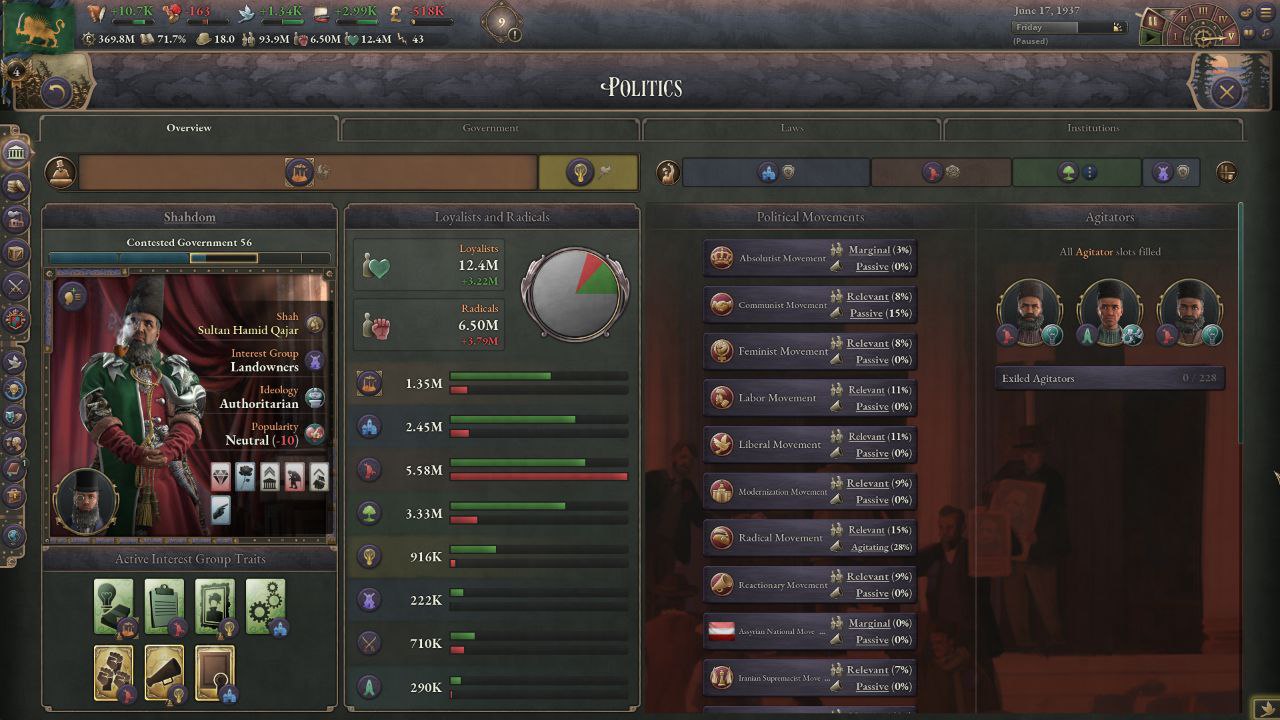Open the megaphone interest group trait
The image size is (1280, 720).
[164, 671]
